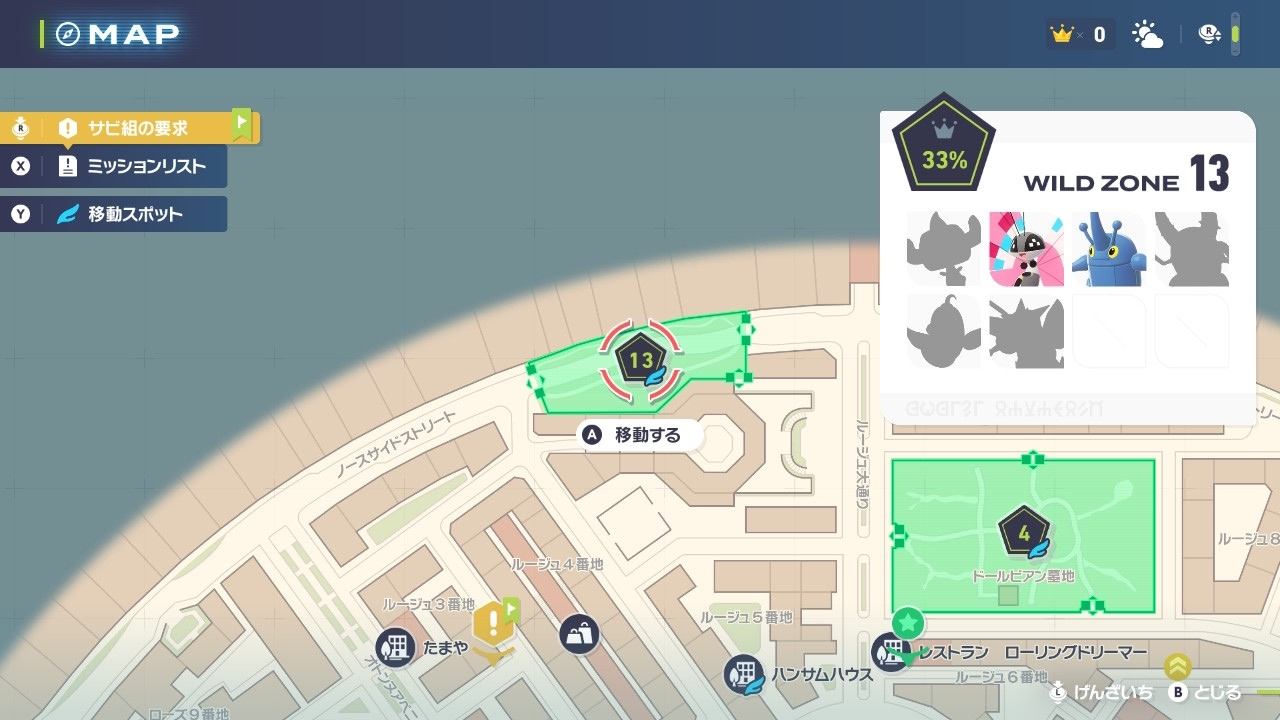Select the レストラン ローリングドリーマー marker
The width and height of the screenshot is (1280, 720).
click(888, 653)
